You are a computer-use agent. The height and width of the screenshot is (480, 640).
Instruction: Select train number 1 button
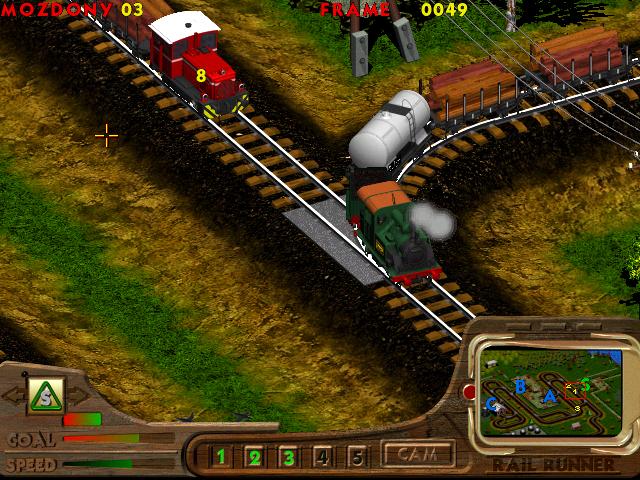[x=221, y=458]
